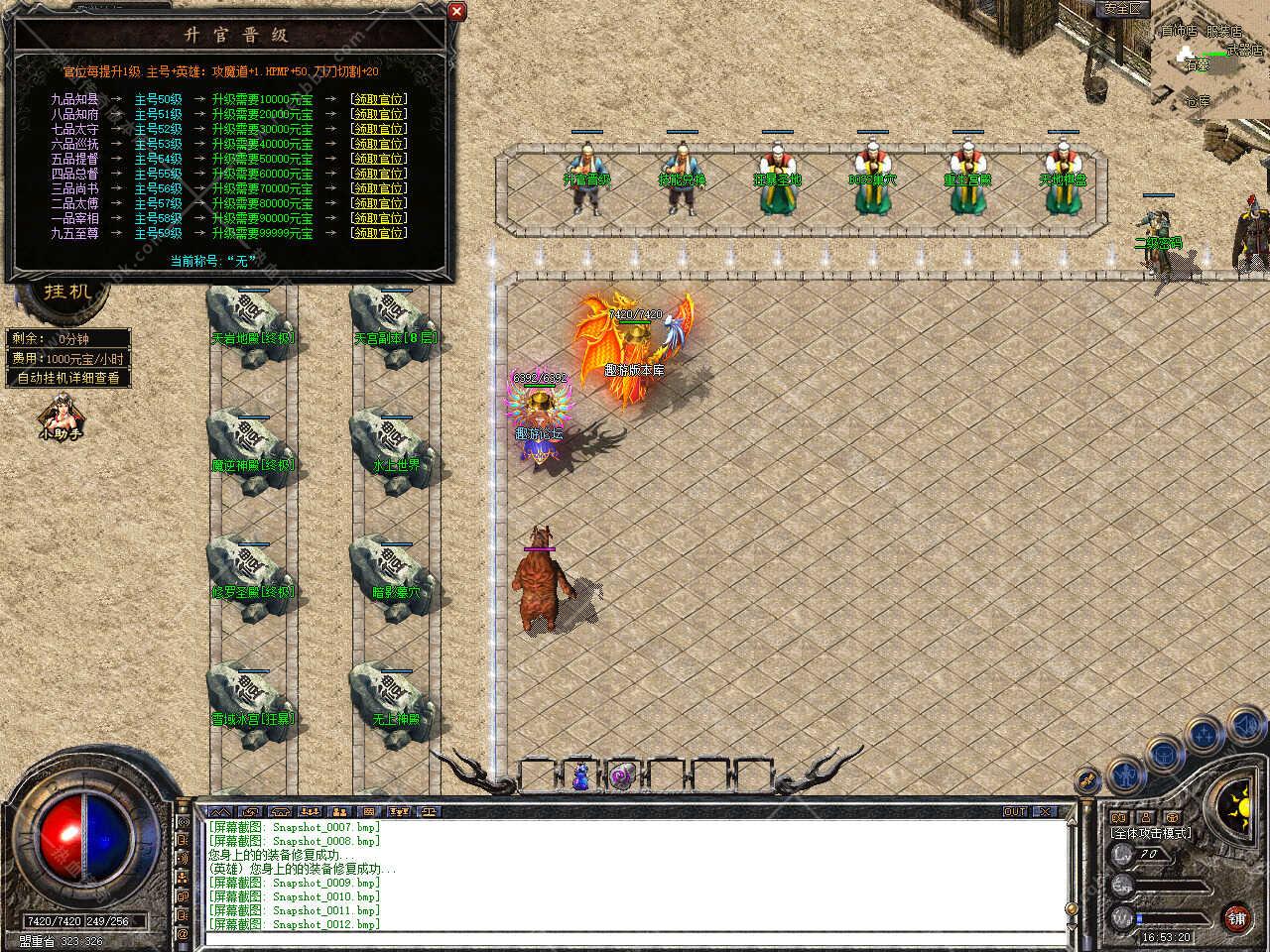Open the bag chest round button
Screen dimensions: 1270x952
click(x=1163, y=754)
